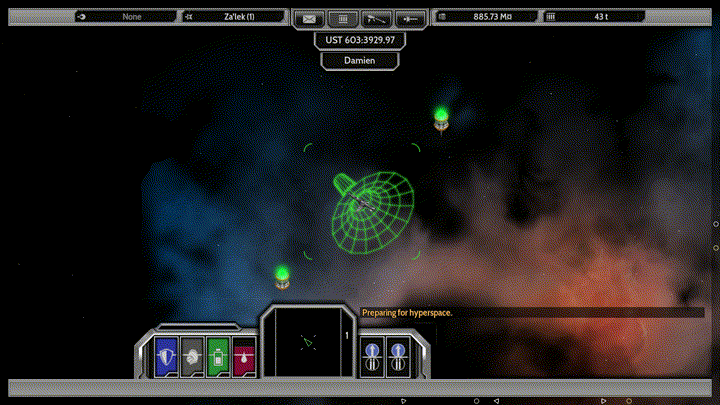Select the Za'lek system target panel

[235, 17]
